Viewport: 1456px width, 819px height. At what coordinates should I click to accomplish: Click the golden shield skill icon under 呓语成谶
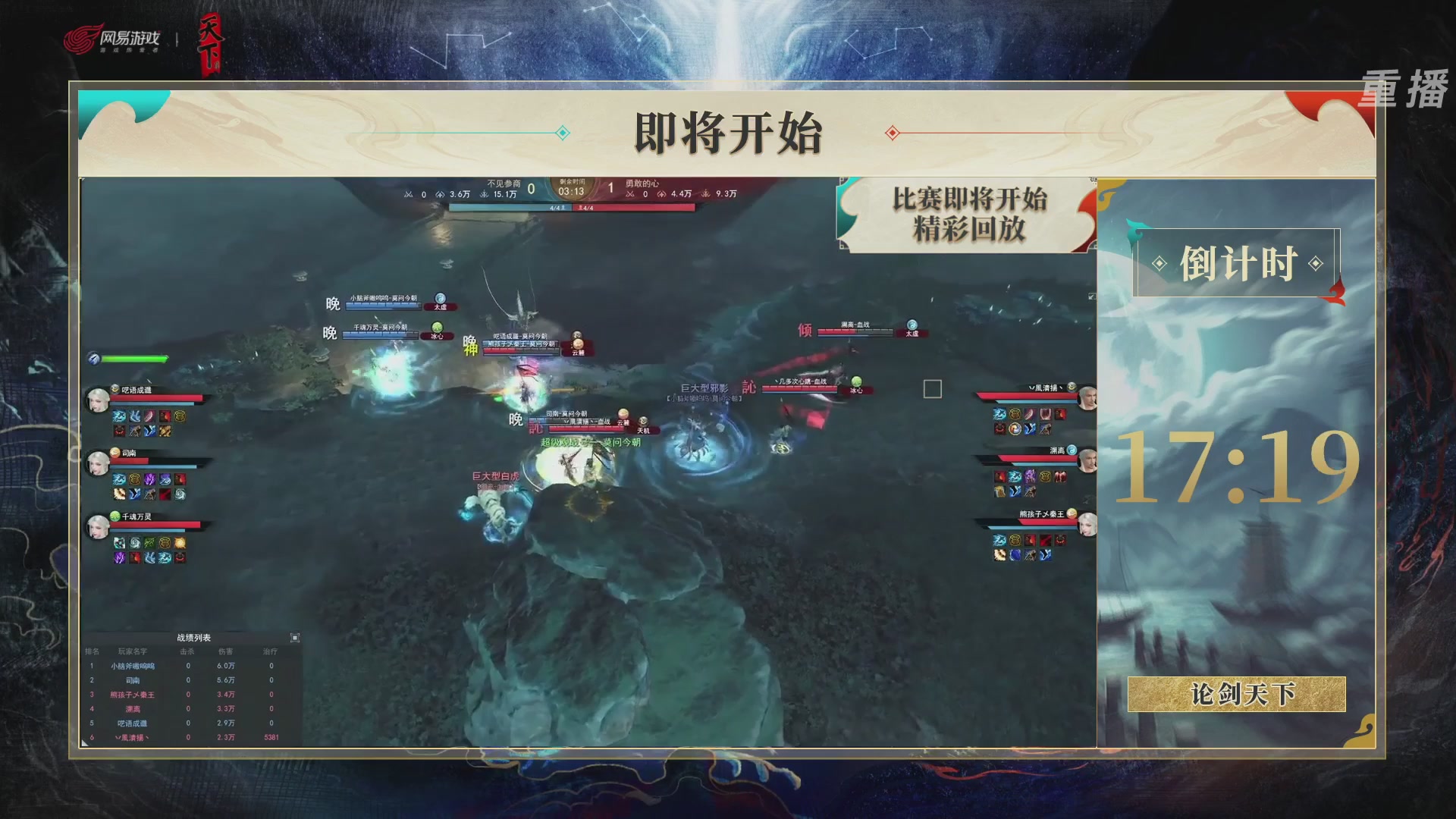click(x=180, y=417)
